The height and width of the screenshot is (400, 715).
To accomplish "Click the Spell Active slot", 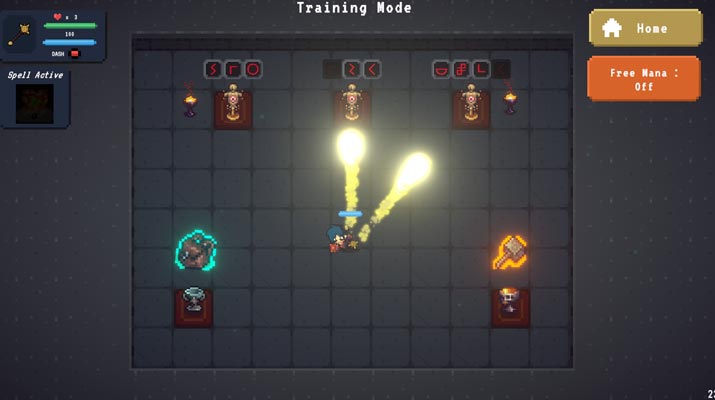I will [34, 103].
